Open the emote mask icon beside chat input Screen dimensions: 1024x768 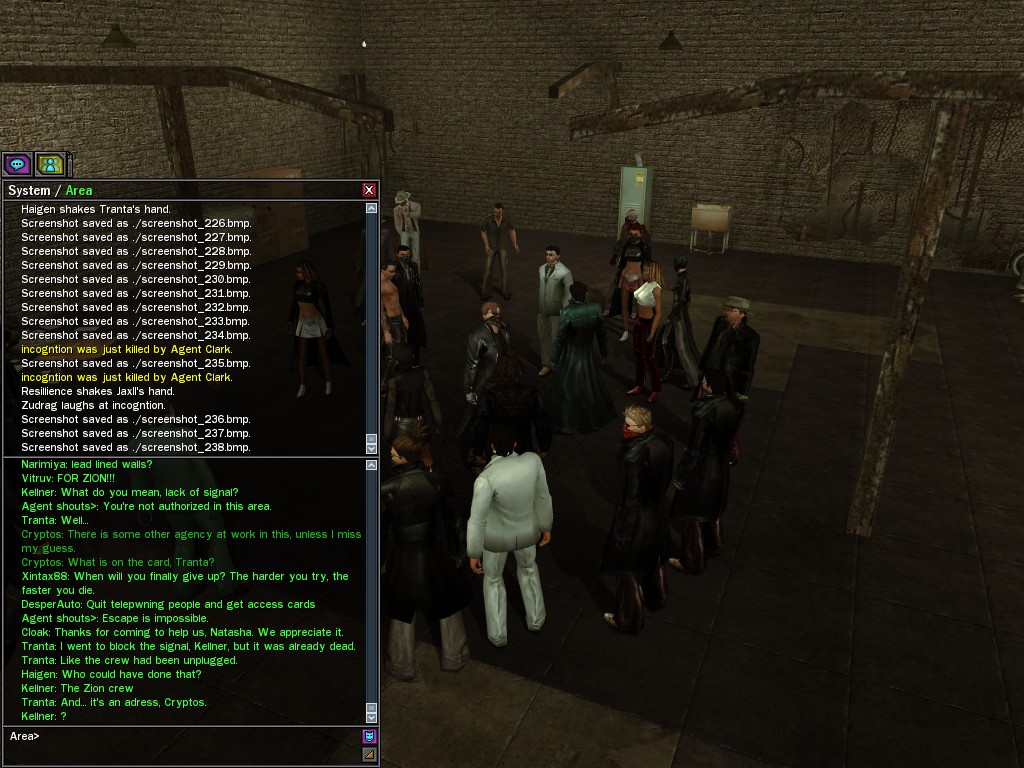(369, 736)
